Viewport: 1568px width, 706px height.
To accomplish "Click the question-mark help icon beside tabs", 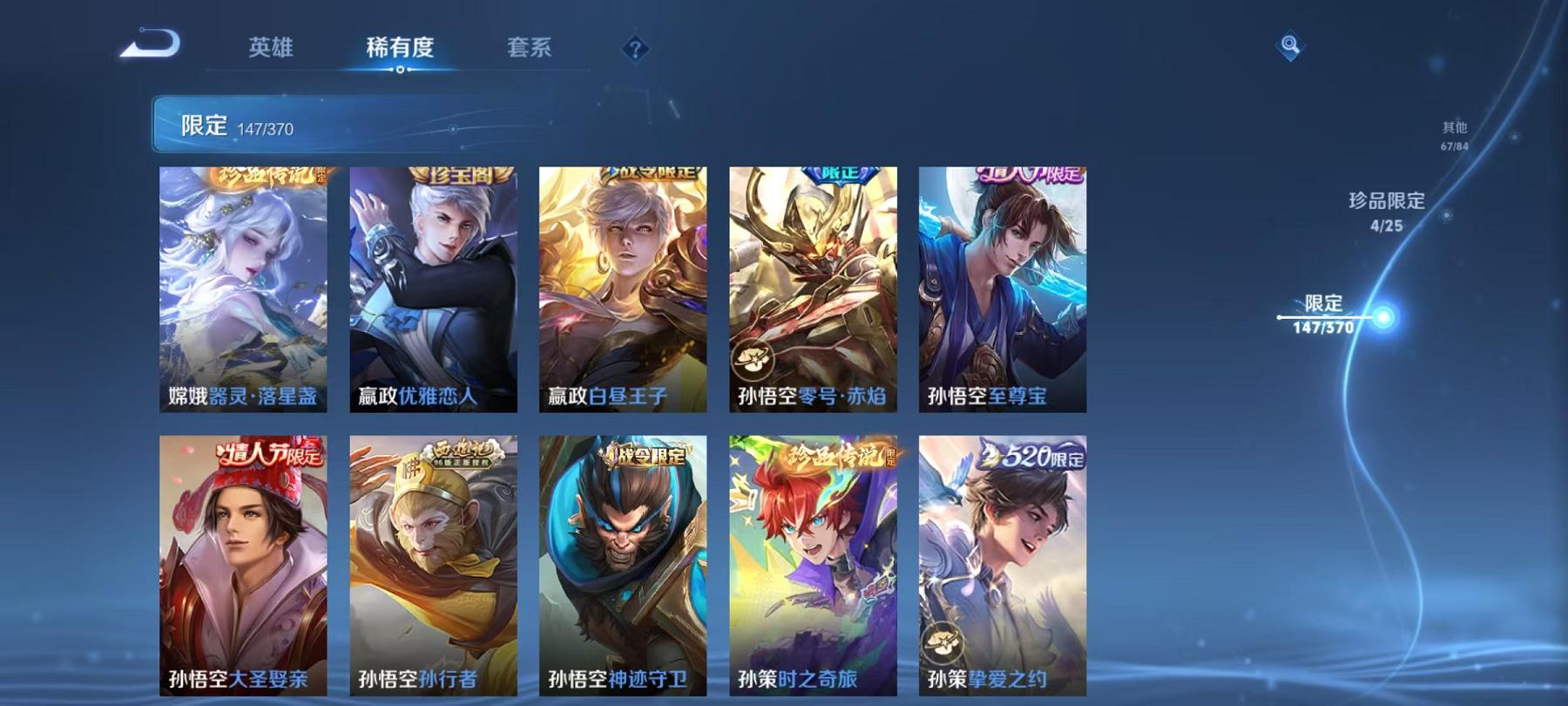I will pyautogui.click(x=635, y=48).
